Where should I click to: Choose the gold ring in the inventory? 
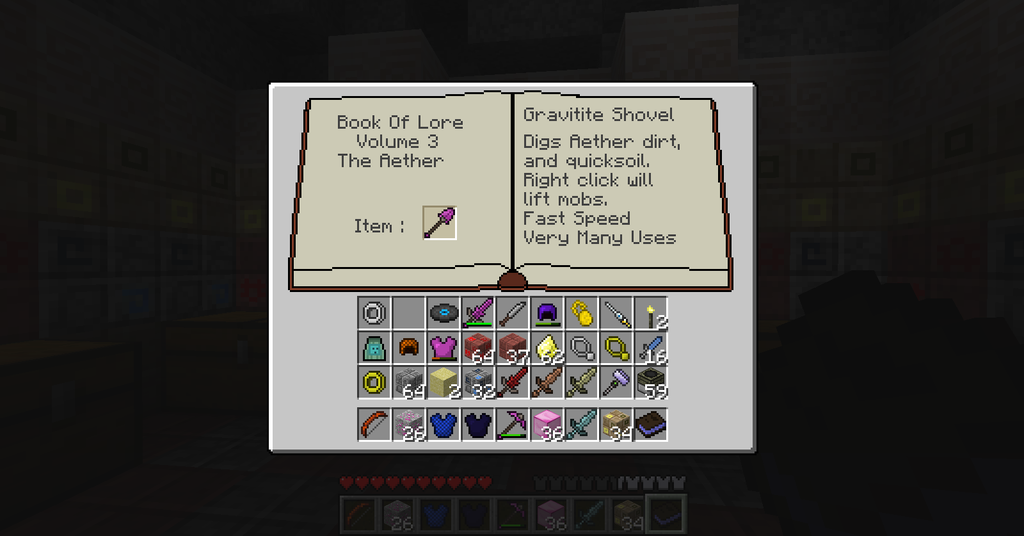click(x=375, y=382)
